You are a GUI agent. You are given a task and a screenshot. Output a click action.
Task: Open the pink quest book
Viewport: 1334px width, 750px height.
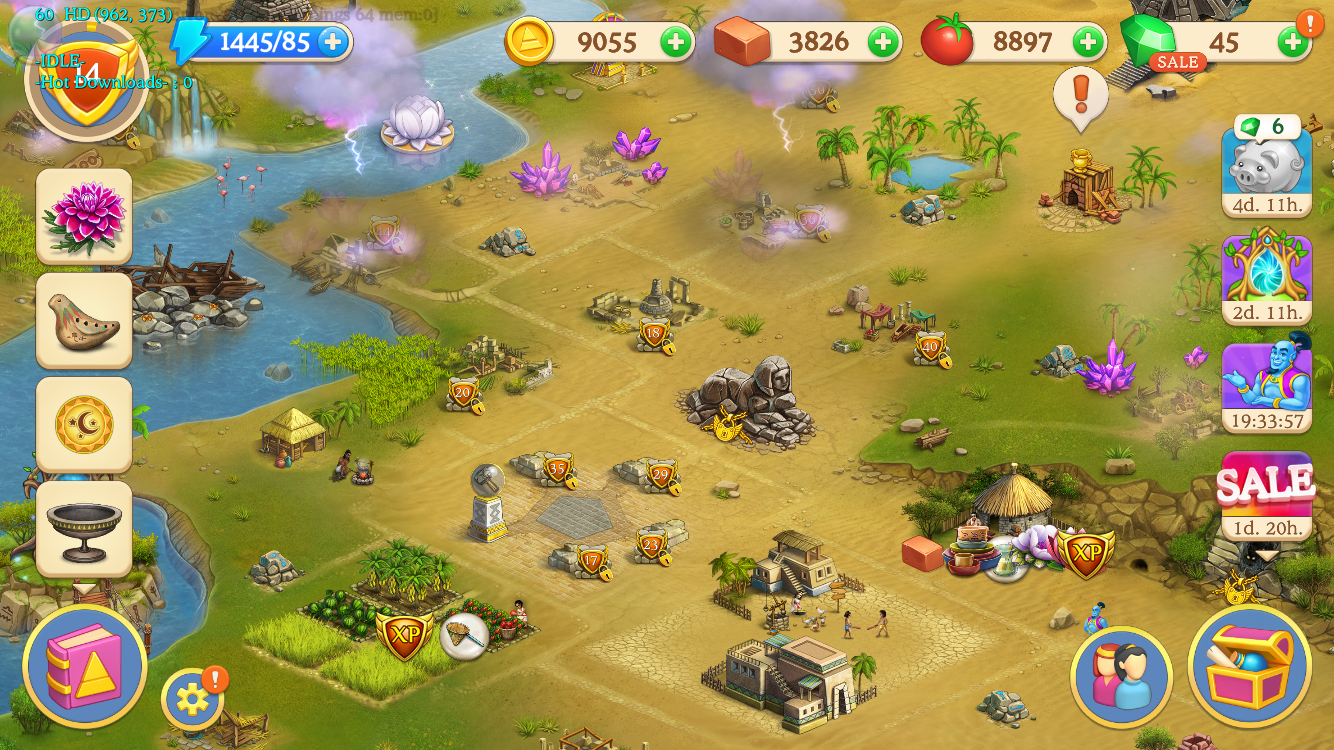pos(85,666)
